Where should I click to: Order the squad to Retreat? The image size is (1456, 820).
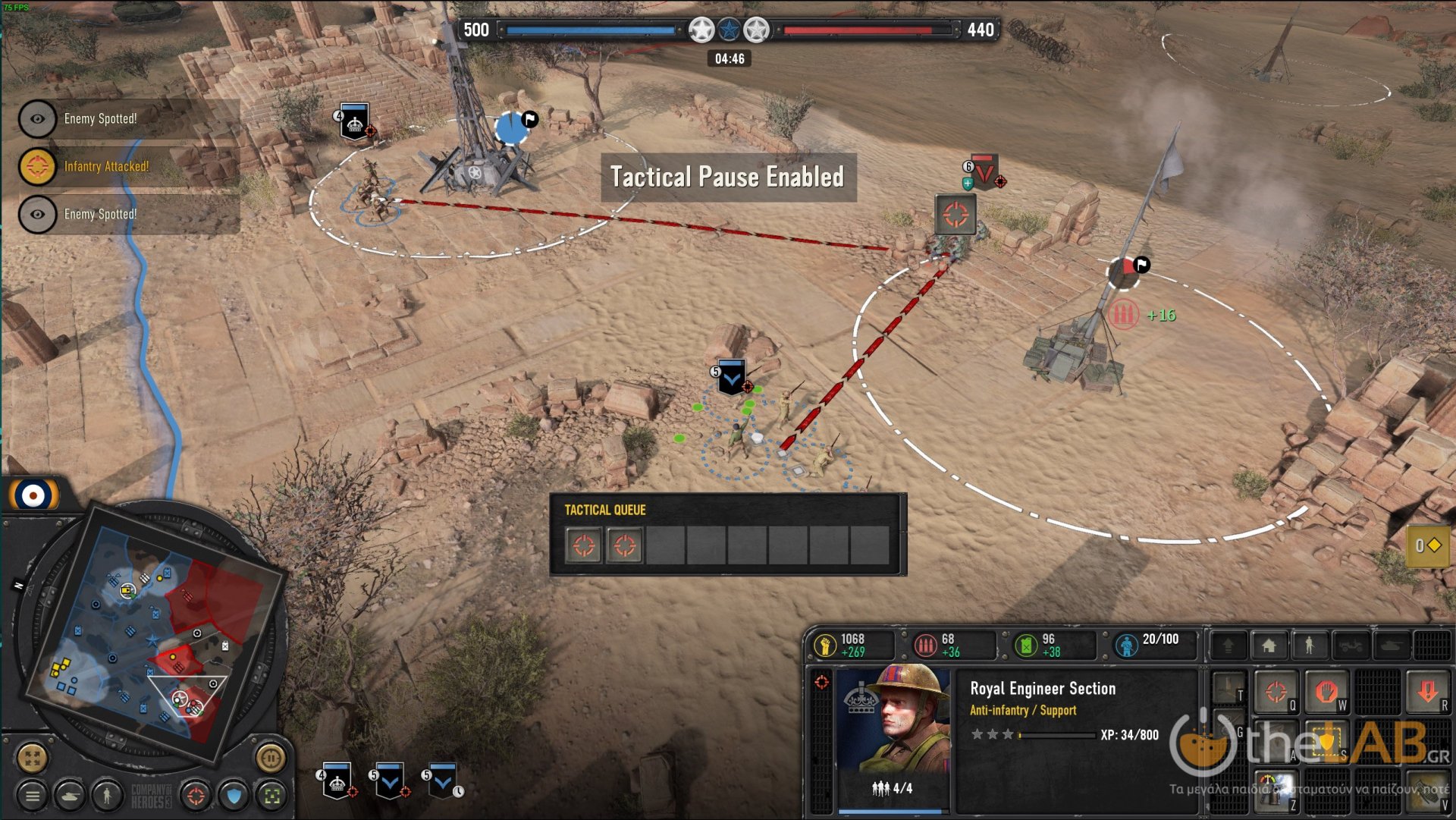point(1429,693)
